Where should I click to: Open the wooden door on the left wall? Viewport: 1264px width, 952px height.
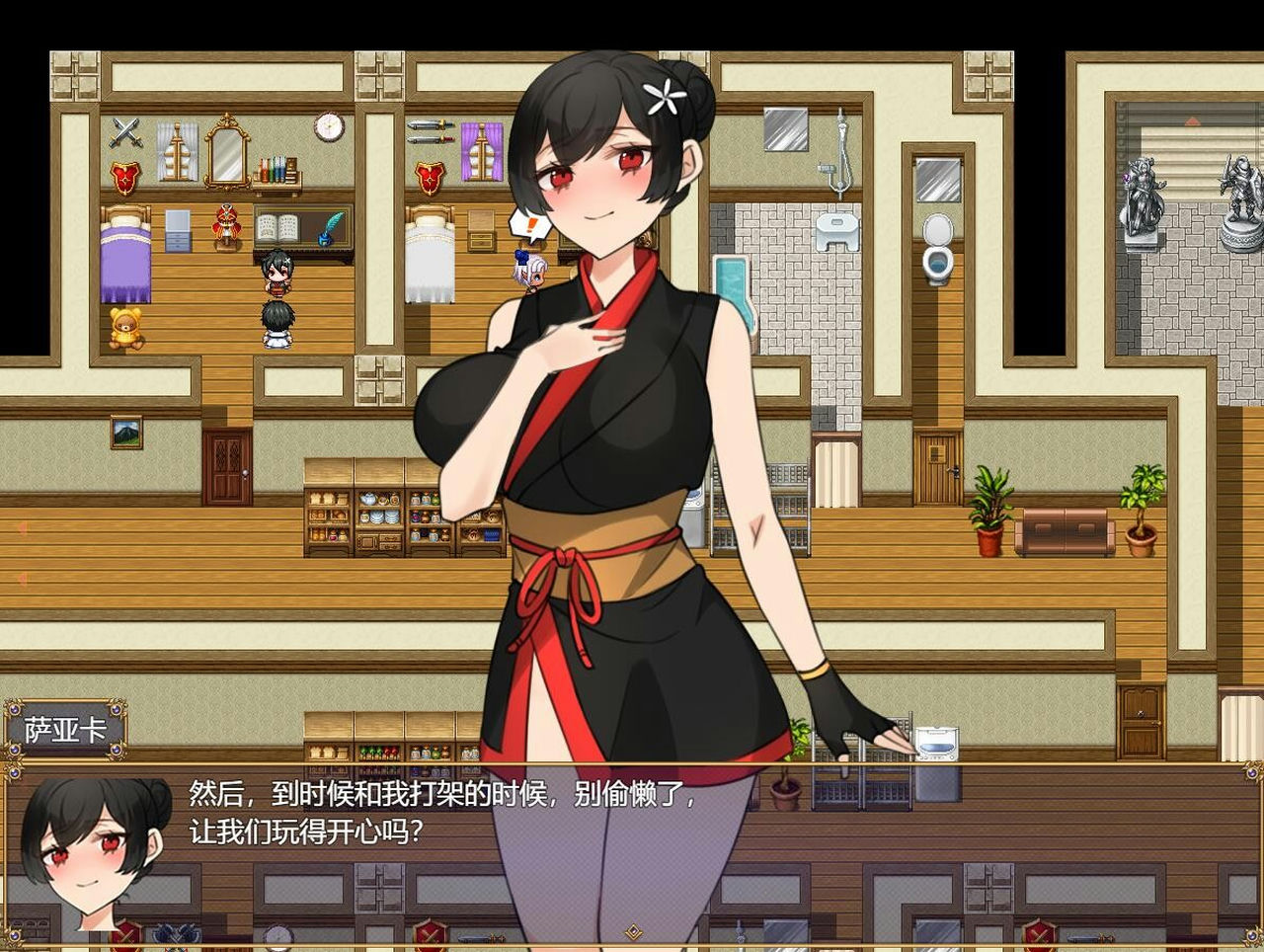pyautogui.click(x=226, y=459)
